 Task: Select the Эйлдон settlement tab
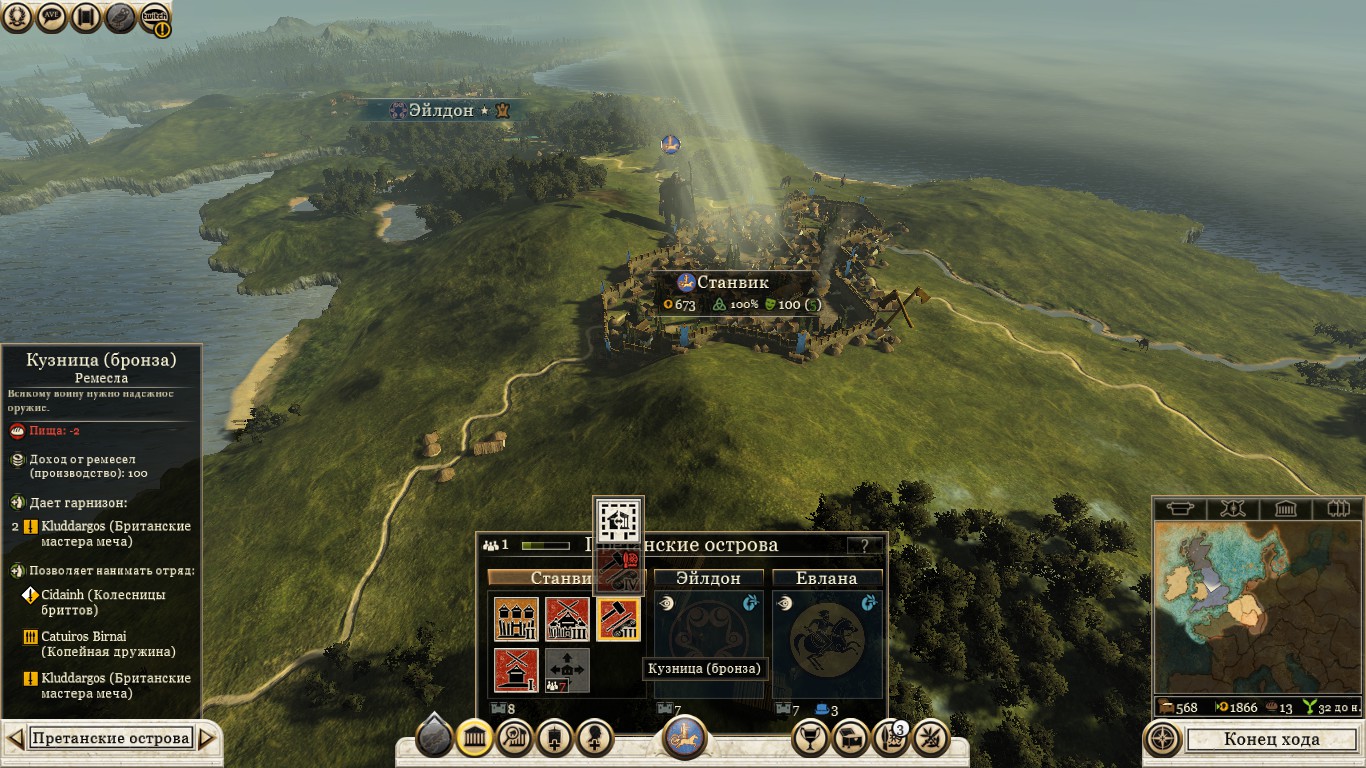(708, 578)
